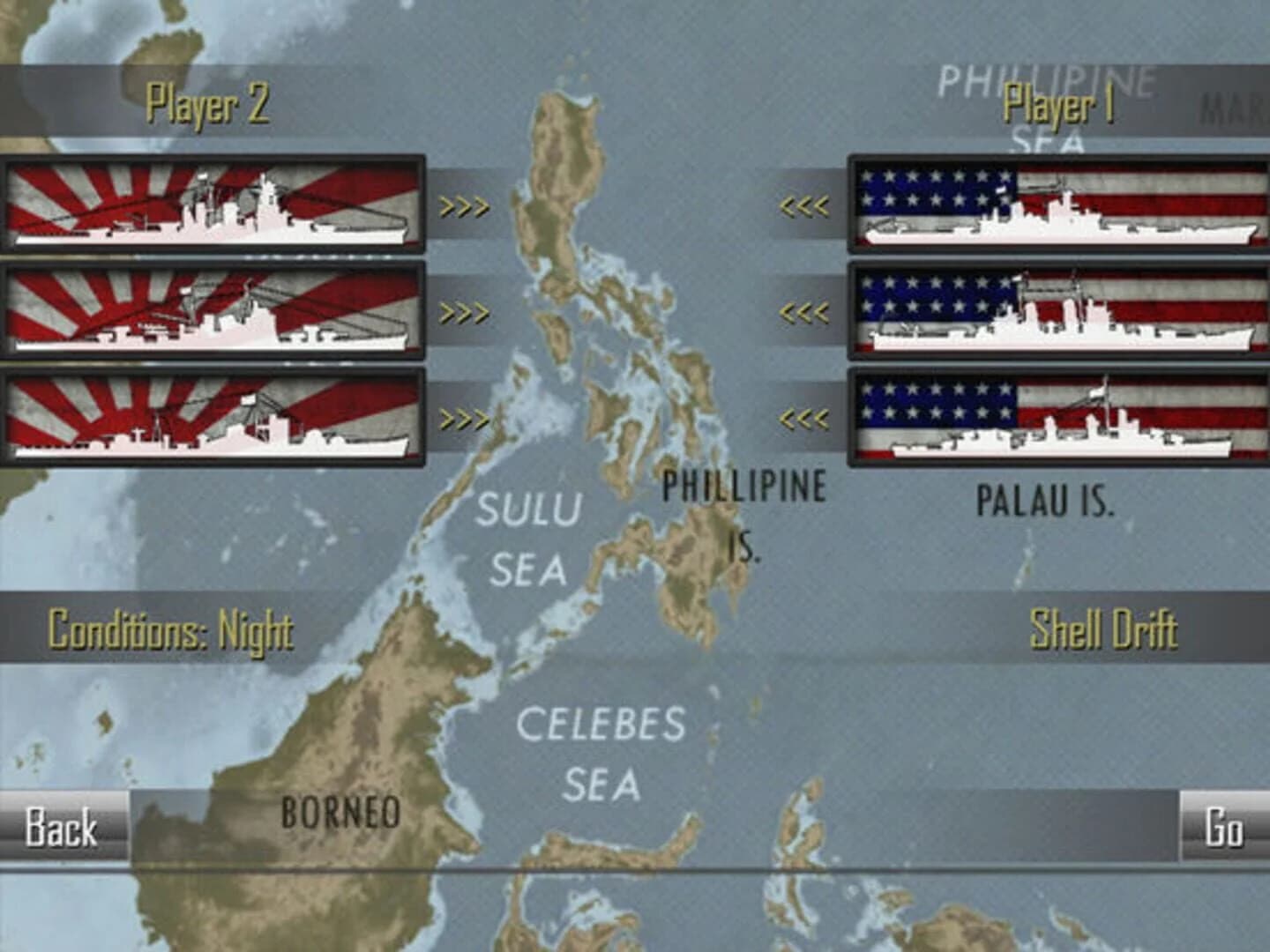Select Player 2's third Japanese destroyer
This screenshot has height=952, width=1270.
click(x=212, y=416)
